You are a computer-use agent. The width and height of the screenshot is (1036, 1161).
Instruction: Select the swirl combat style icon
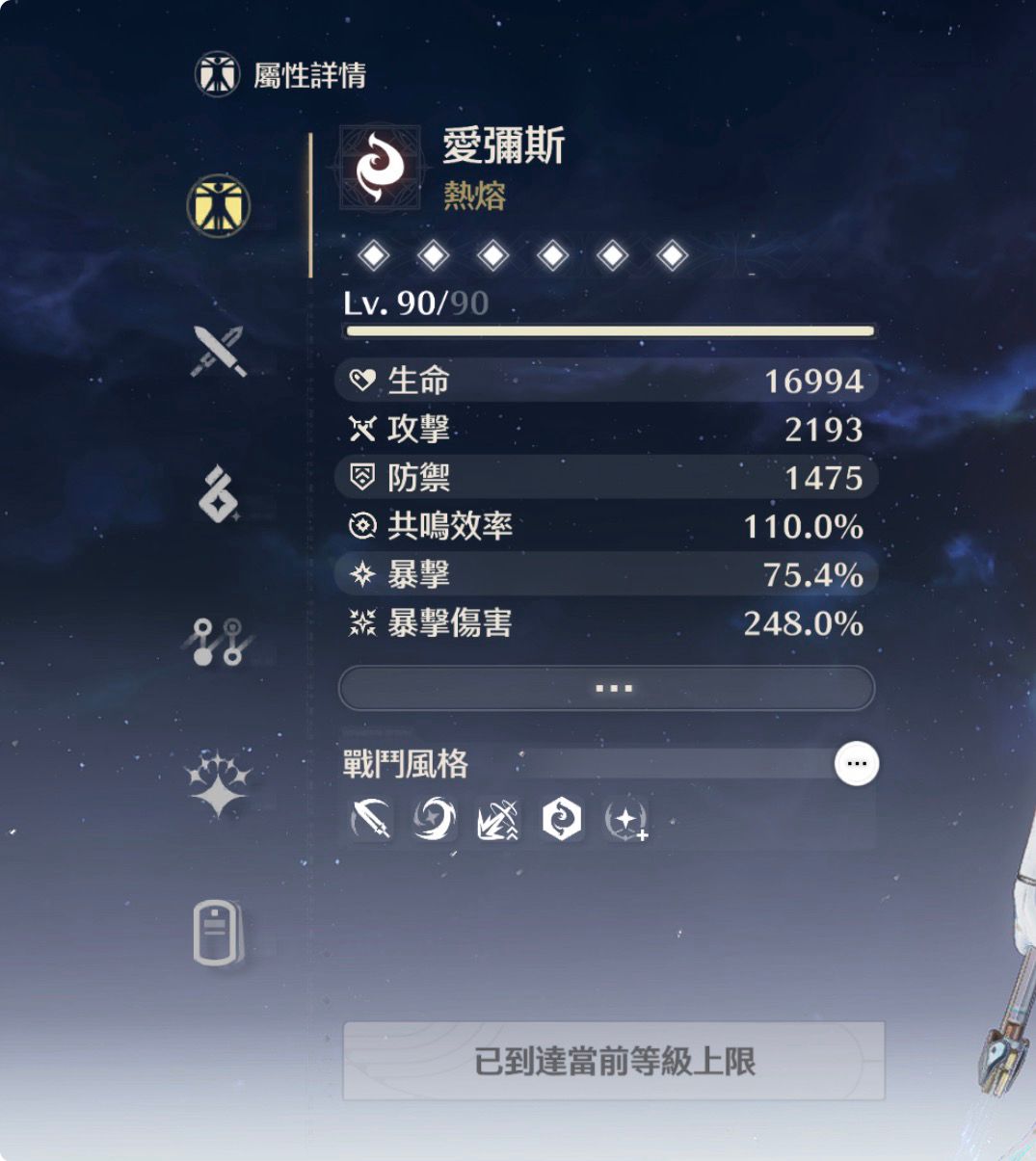click(x=434, y=820)
